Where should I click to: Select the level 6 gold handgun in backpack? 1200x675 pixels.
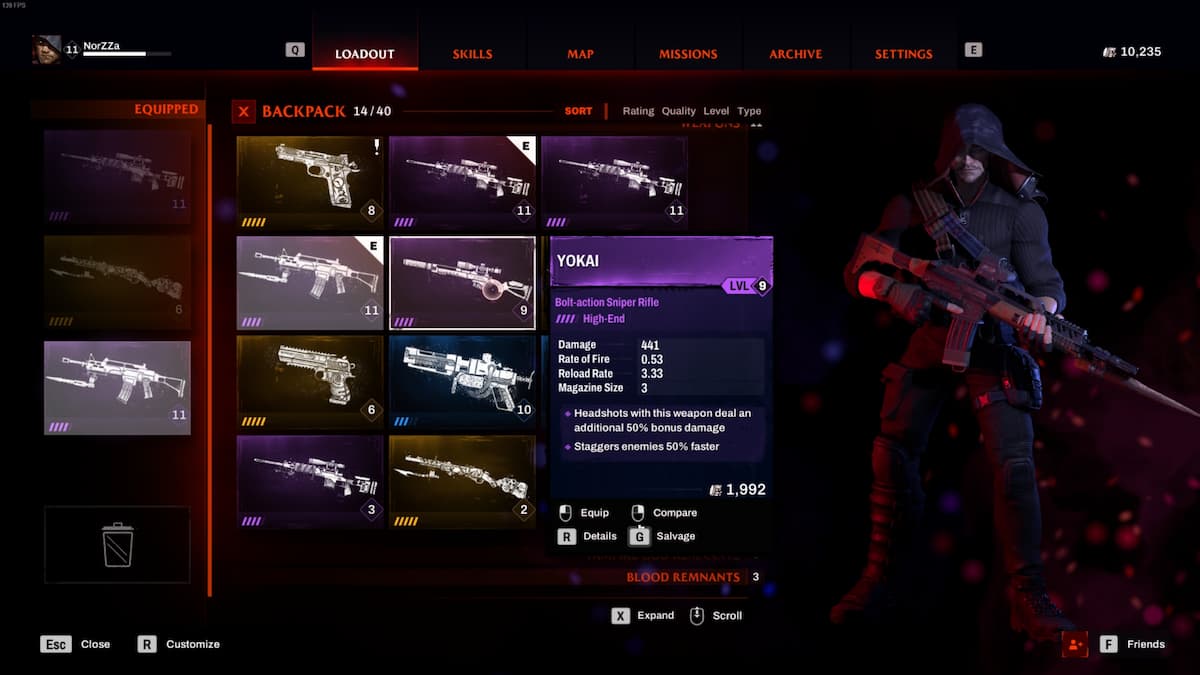pyautogui.click(x=310, y=382)
